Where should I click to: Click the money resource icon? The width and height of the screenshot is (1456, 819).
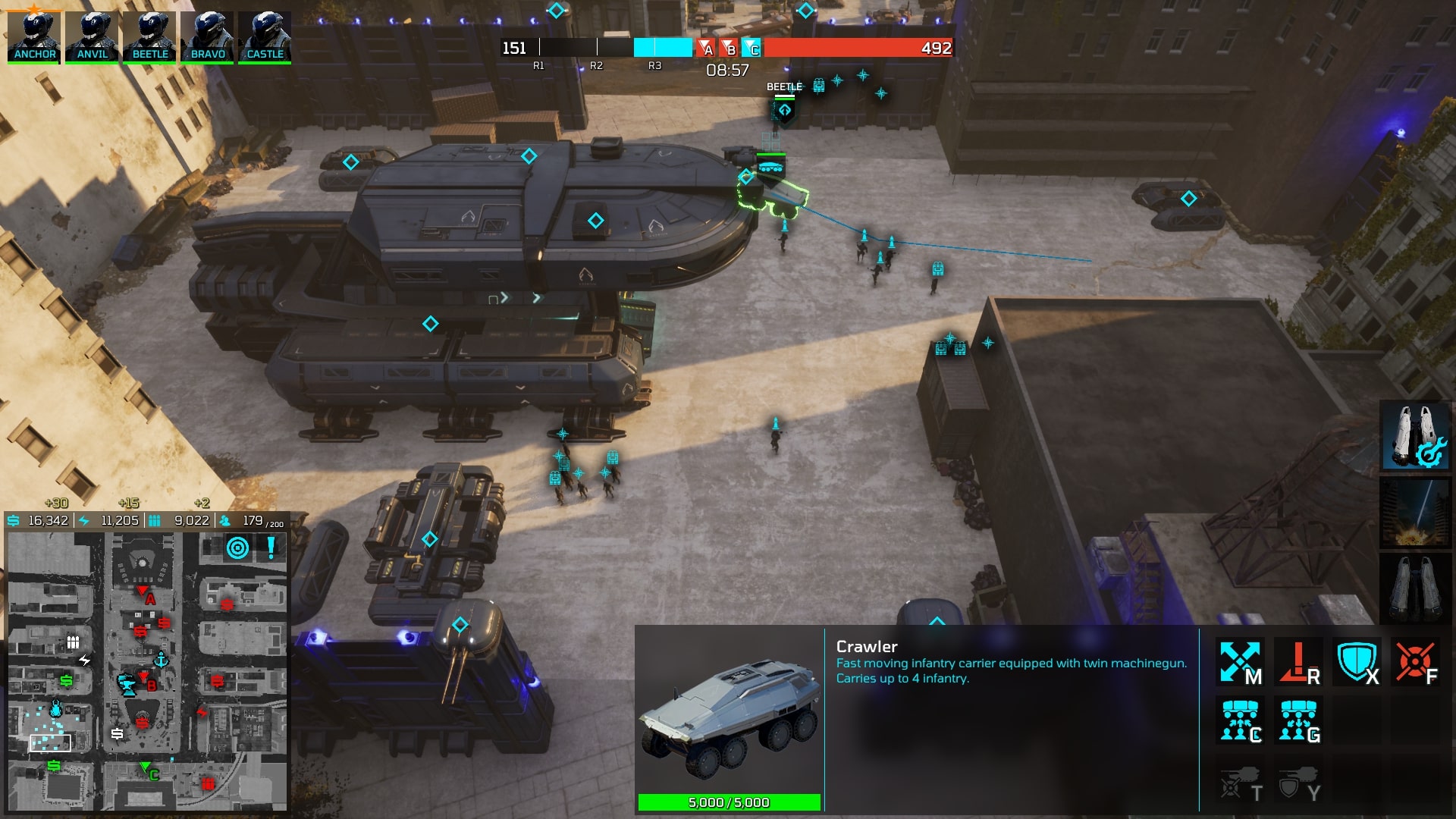click(12, 522)
